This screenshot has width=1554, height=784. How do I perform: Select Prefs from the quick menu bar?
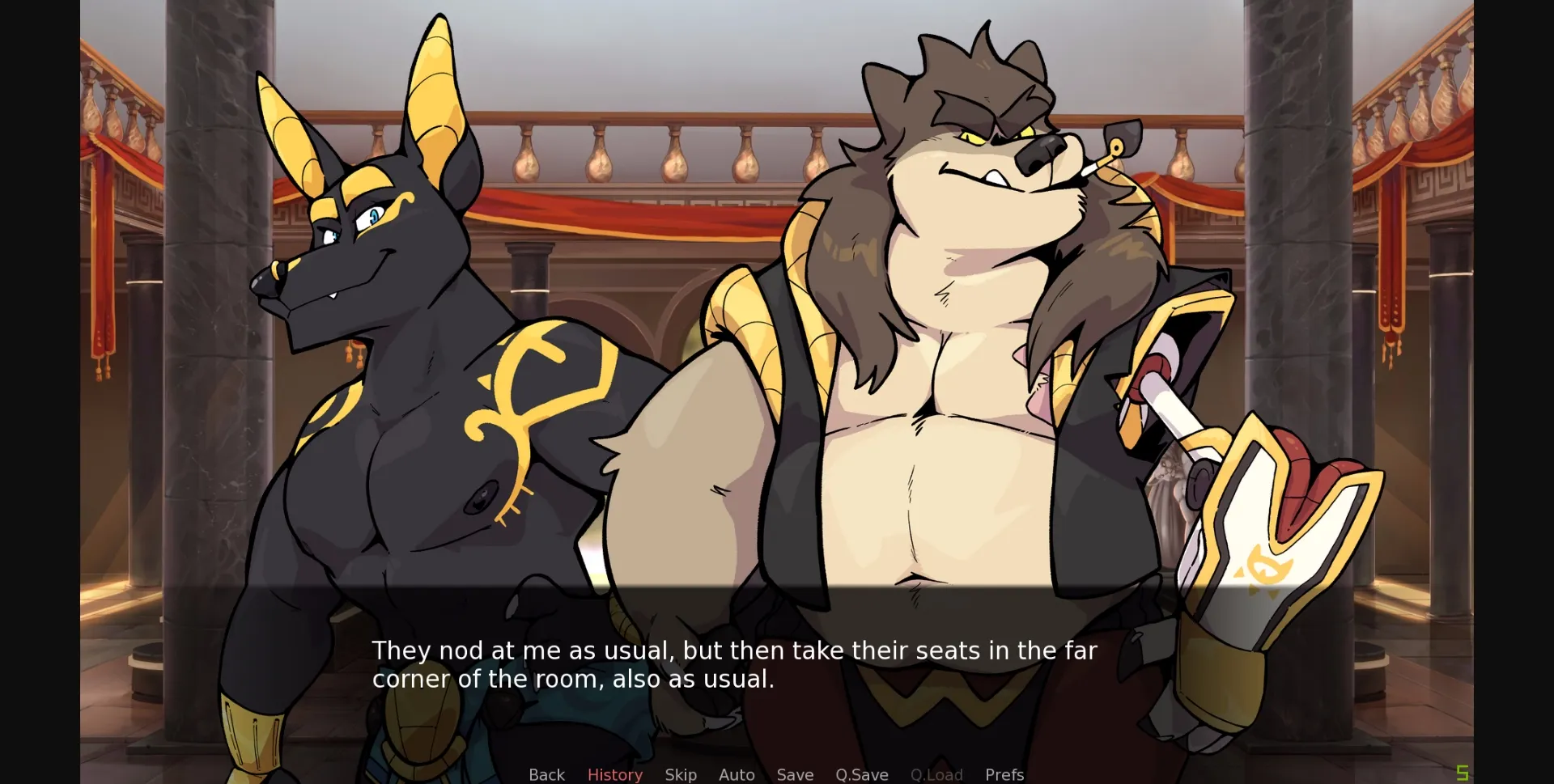coord(1004,774)
